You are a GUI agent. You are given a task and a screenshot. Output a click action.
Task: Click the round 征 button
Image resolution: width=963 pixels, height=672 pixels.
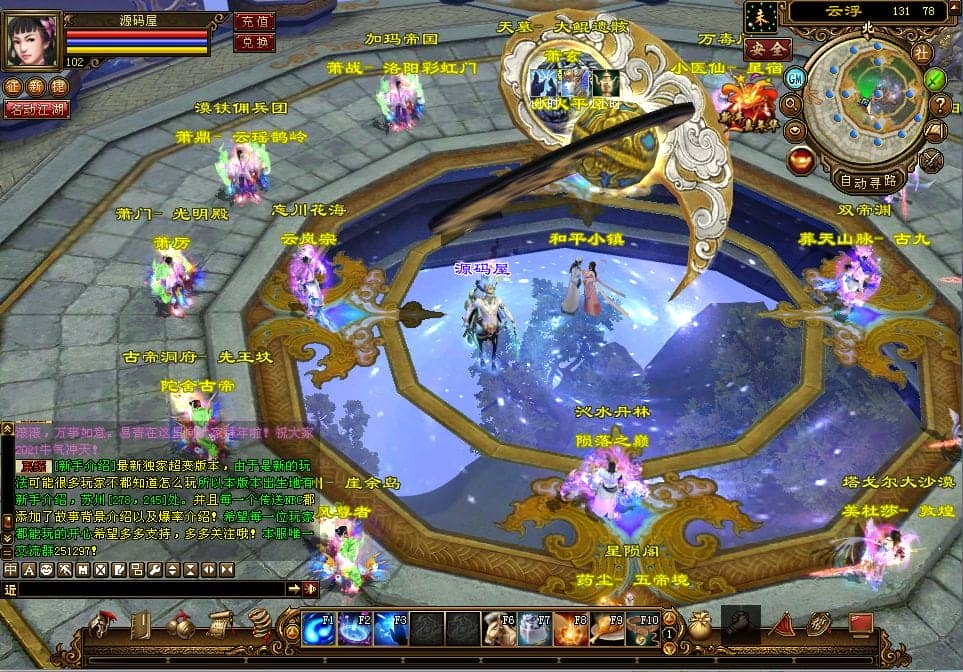click(13, 87)
